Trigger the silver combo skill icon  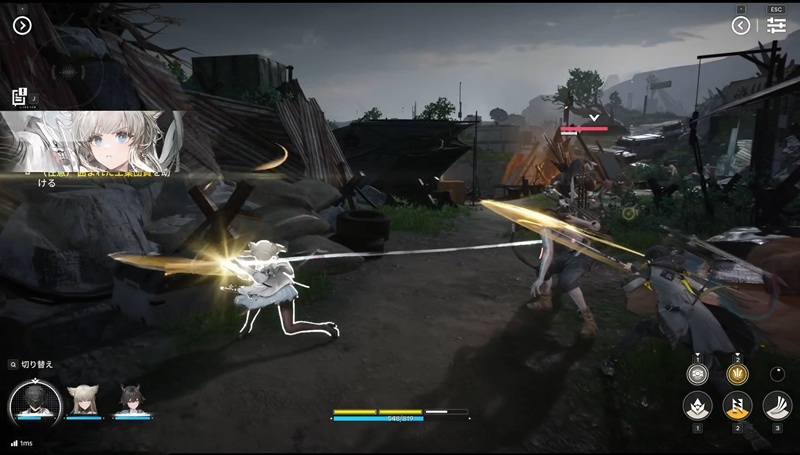[x=697, y=375]
